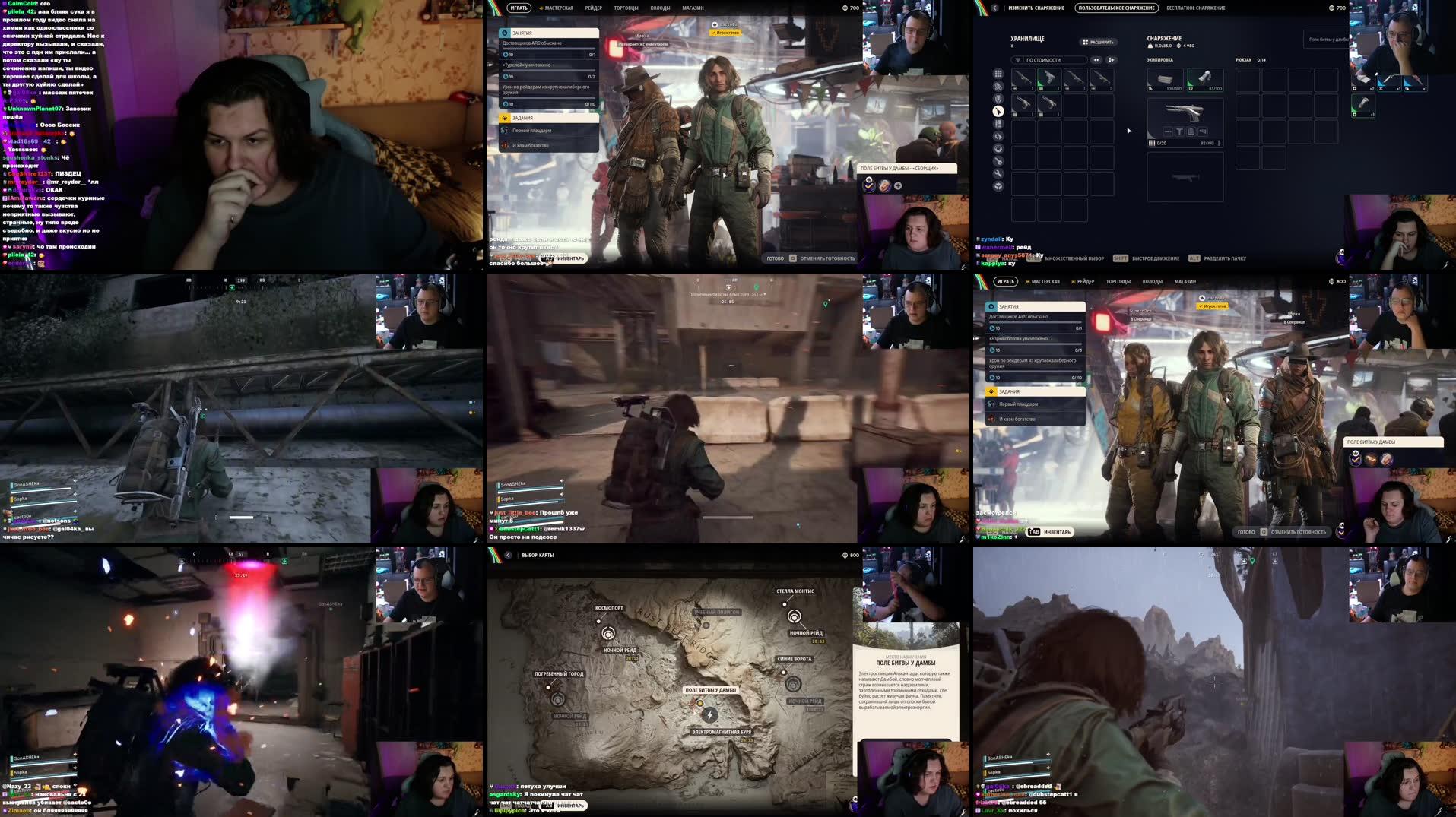Click the shield armor category filter icon

[998, 97]
